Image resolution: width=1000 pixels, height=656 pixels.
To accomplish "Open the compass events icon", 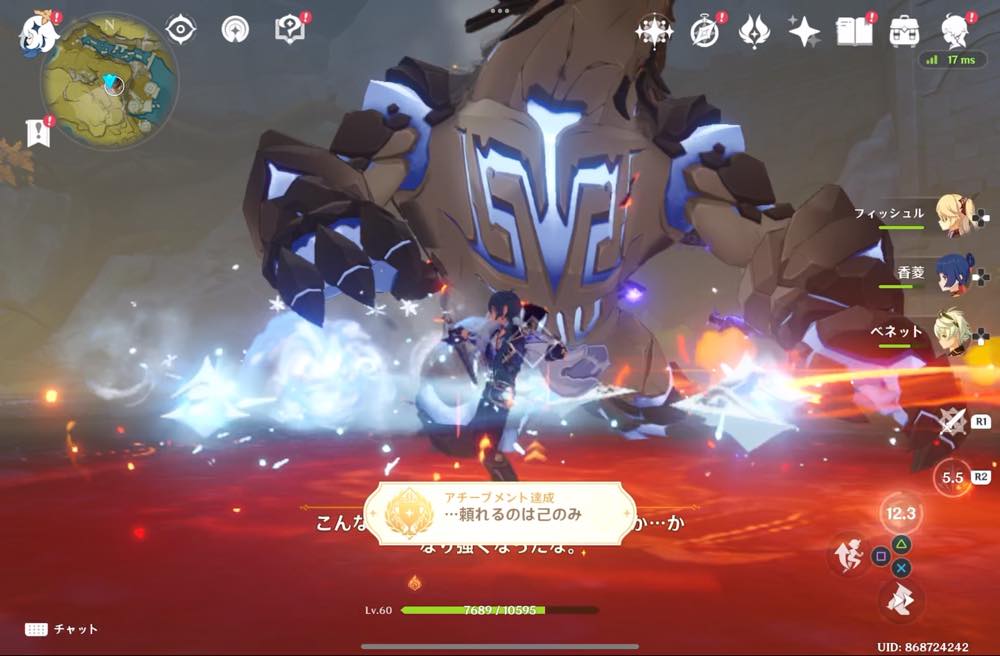I will point(705,32).
